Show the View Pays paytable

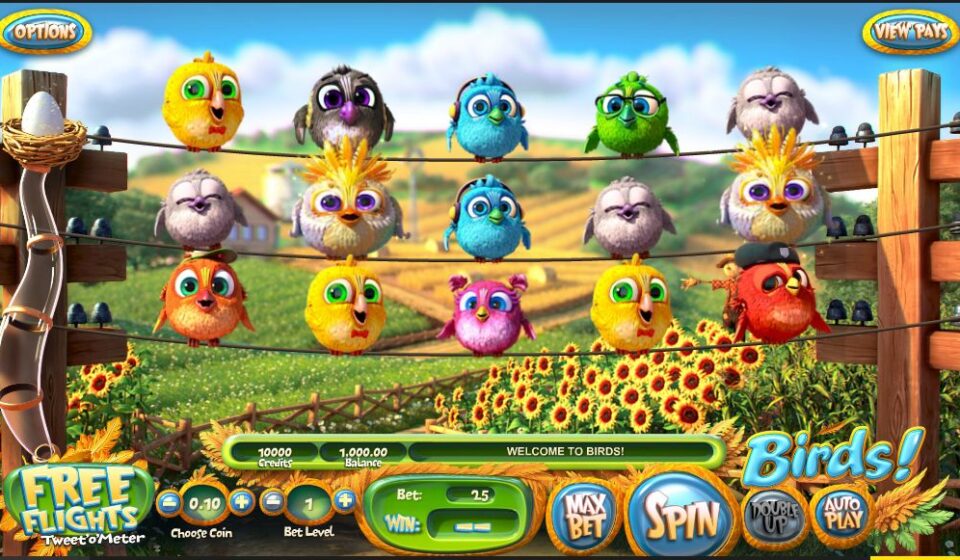[908, 31]
